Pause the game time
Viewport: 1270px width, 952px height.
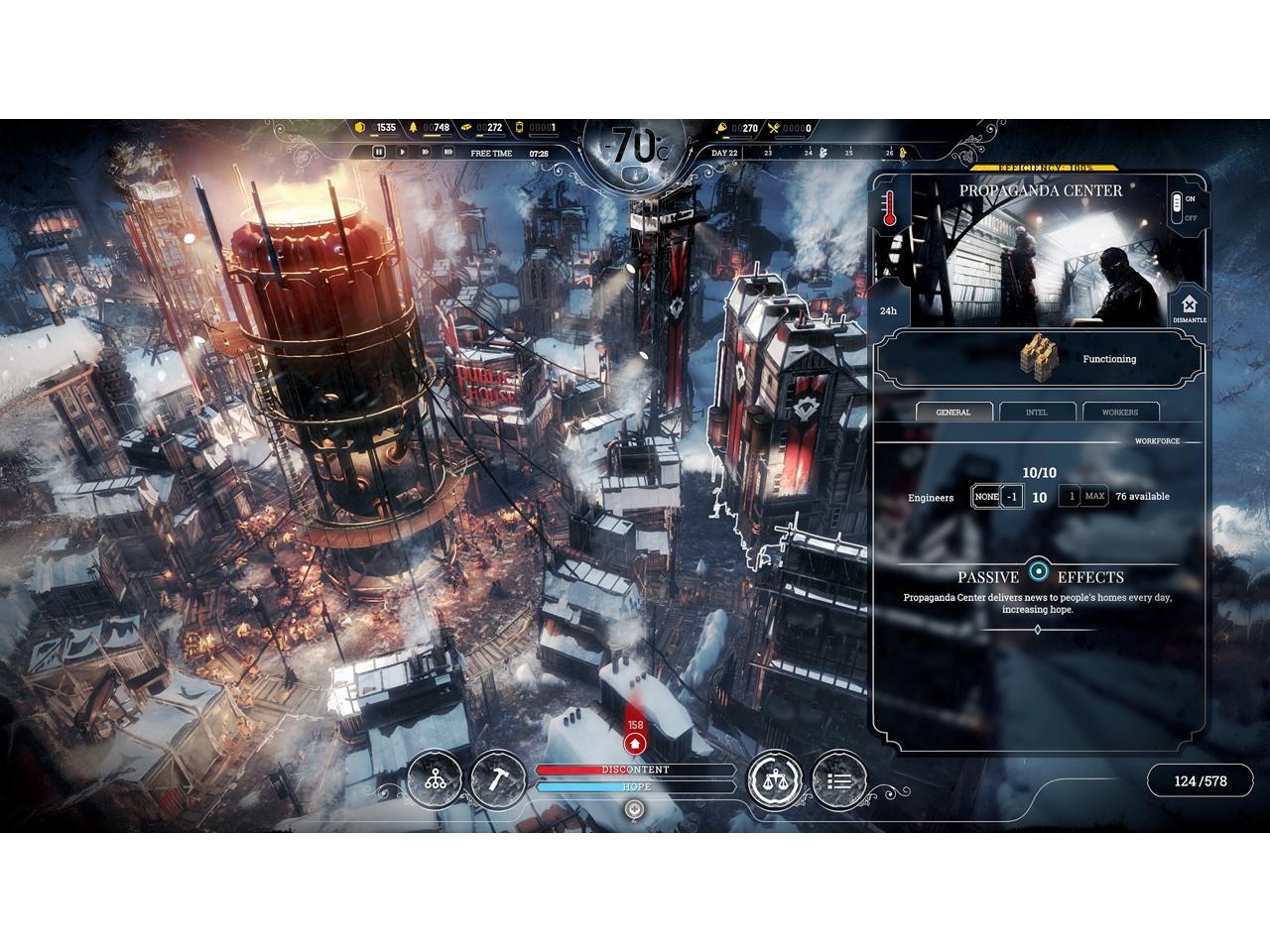point(378,153)
